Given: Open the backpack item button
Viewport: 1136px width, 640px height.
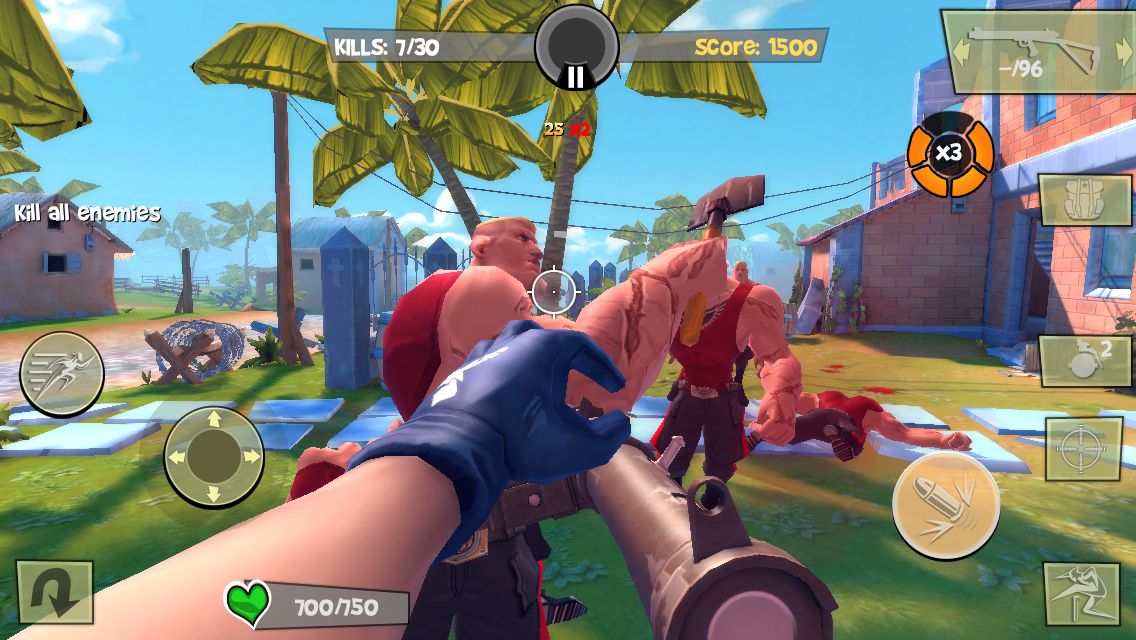Looking at the screenshot, I should [x=1084, y=199].
